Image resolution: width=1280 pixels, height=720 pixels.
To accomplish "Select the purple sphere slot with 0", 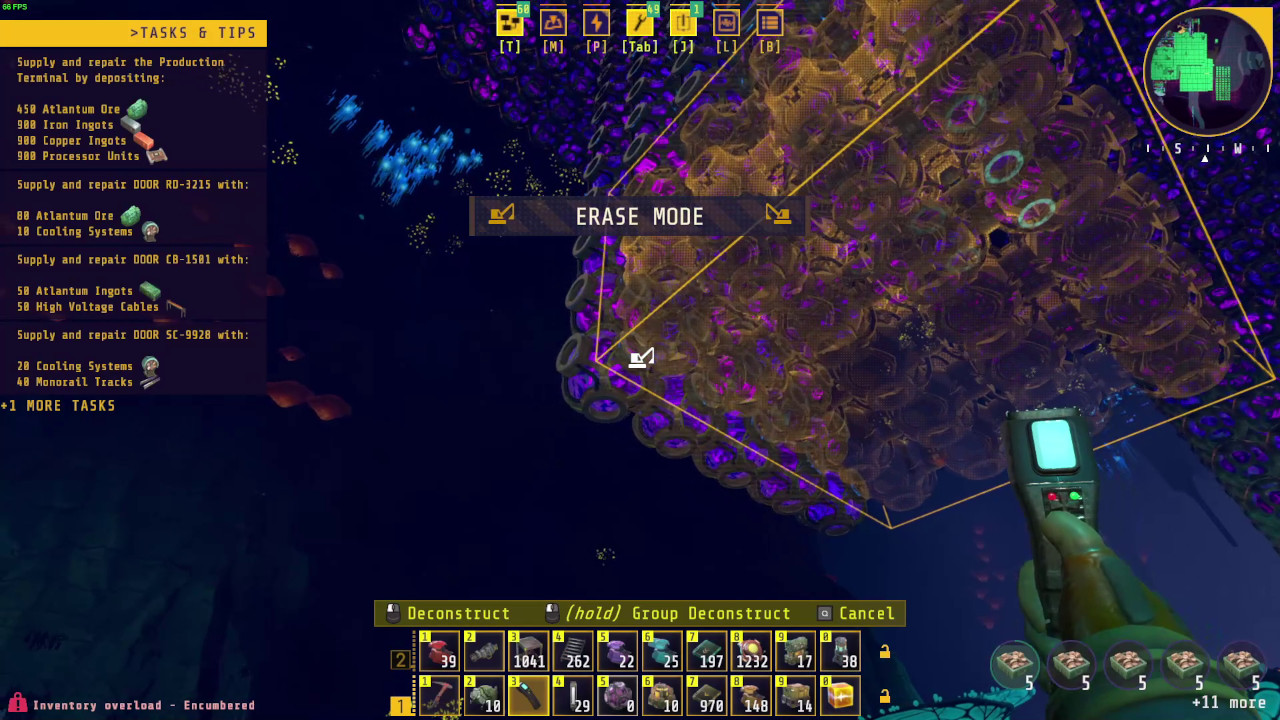I will pos(617,696).
